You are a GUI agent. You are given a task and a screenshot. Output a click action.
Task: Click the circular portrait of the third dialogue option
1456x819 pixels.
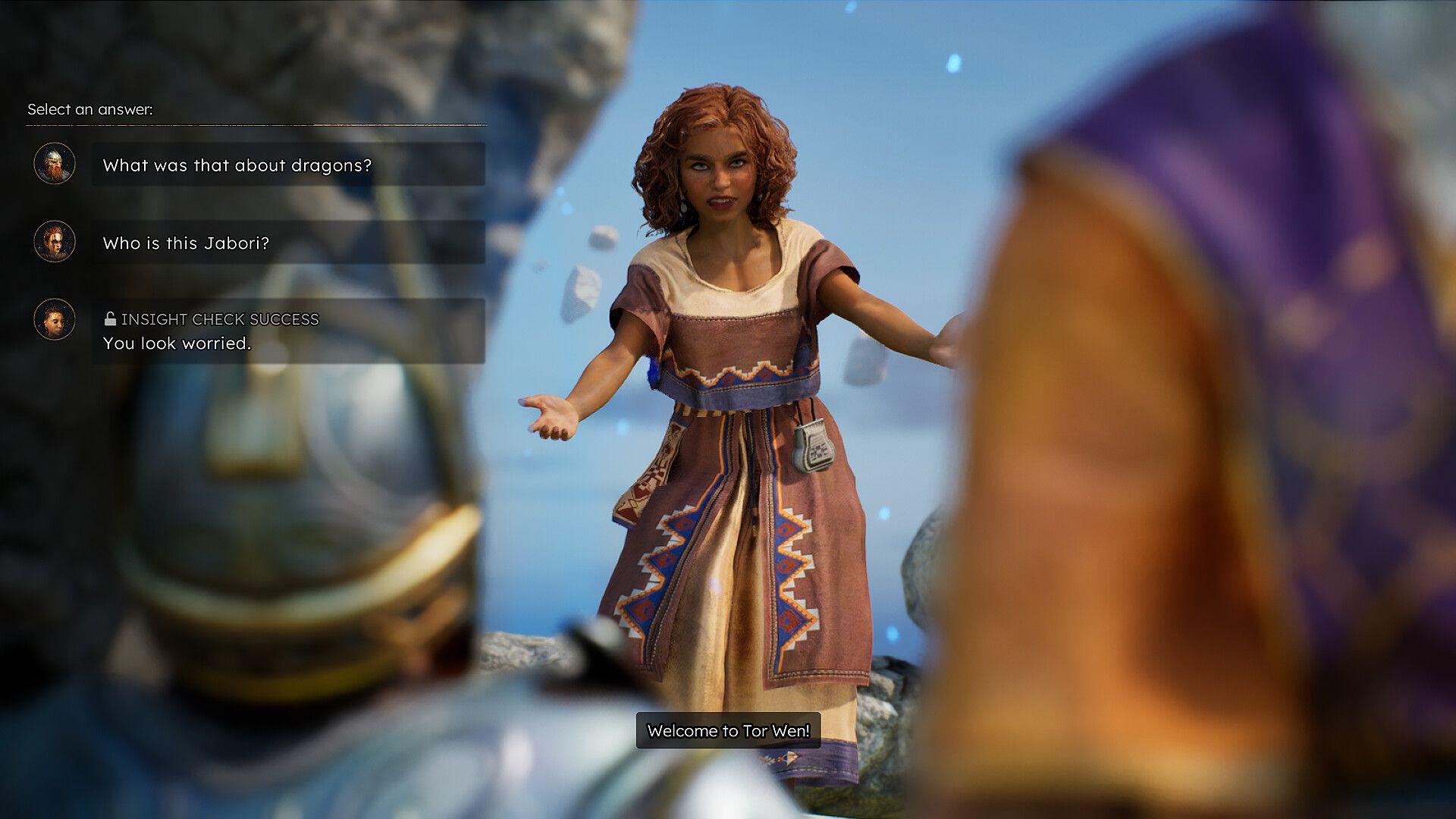(x=54, y=319)
